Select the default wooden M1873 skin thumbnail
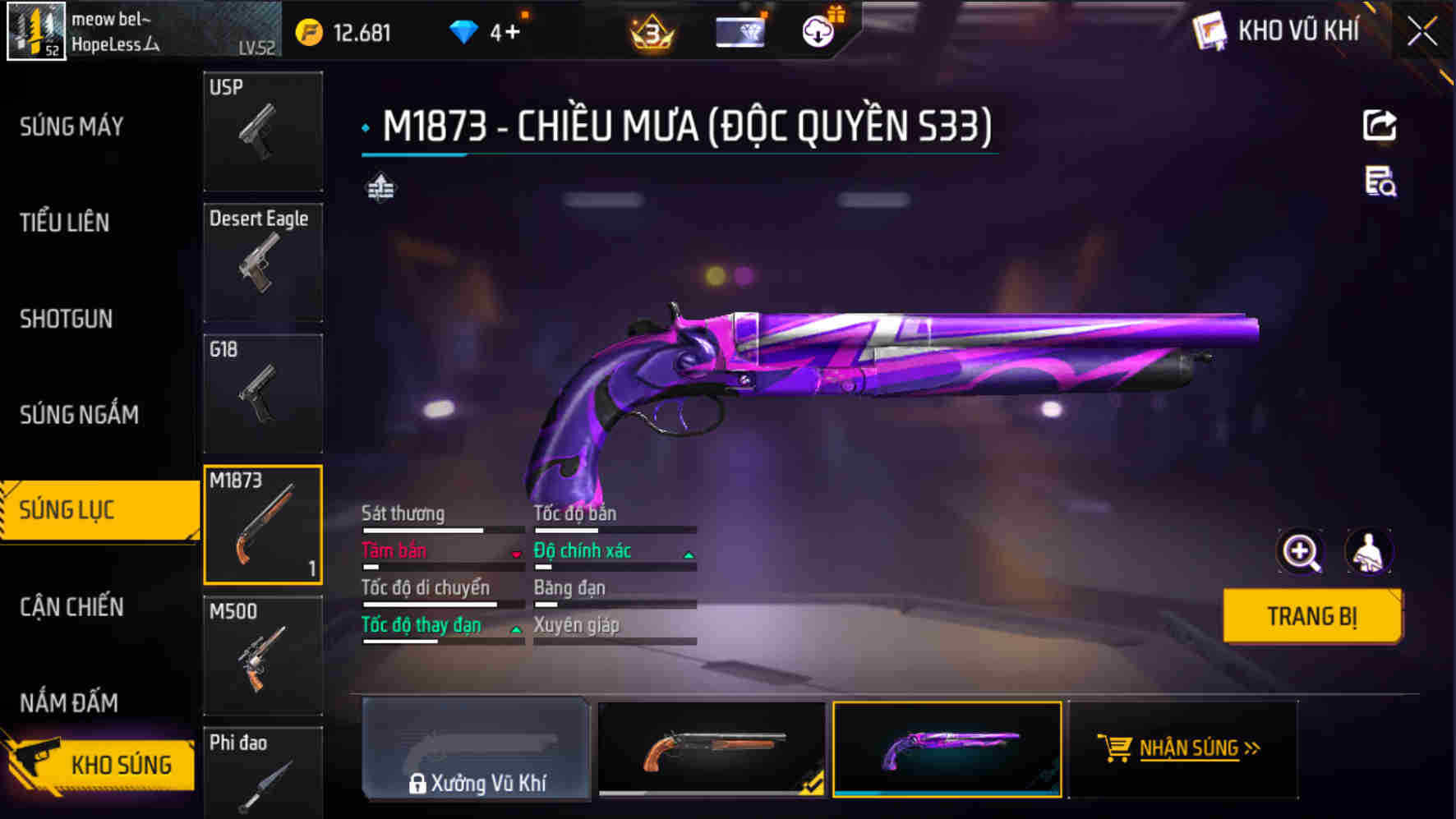 (x=712, y=749)
